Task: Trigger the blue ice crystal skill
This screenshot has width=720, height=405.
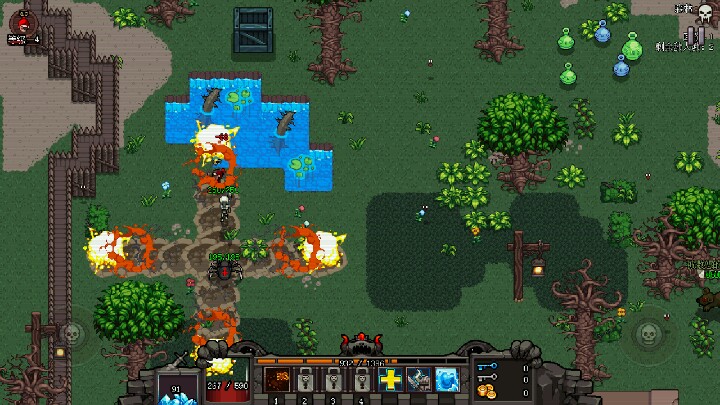Action: point(446,380)
